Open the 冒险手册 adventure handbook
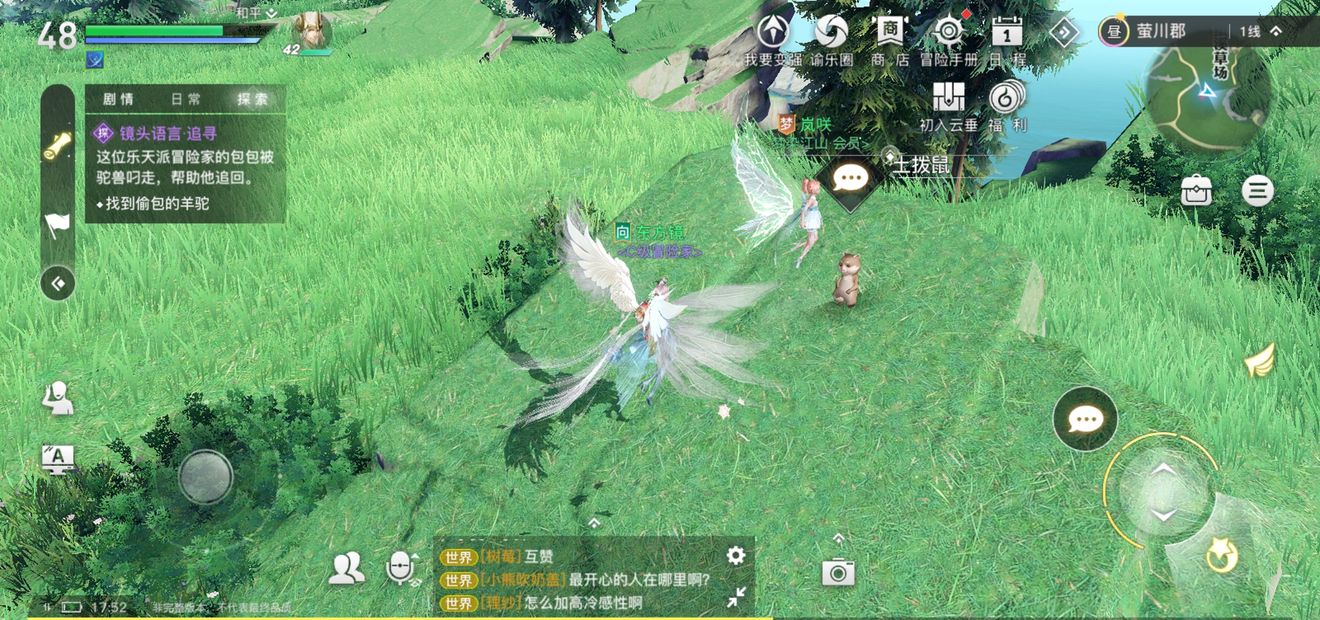The height and width of the screenshot is (620, 1320). click(x=947, y=33)
